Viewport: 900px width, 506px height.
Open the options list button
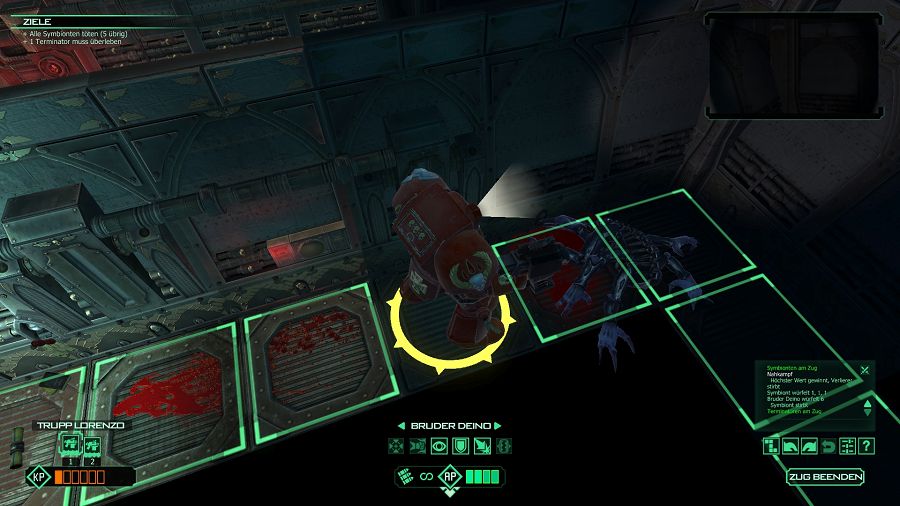click(x=848, y=446)
